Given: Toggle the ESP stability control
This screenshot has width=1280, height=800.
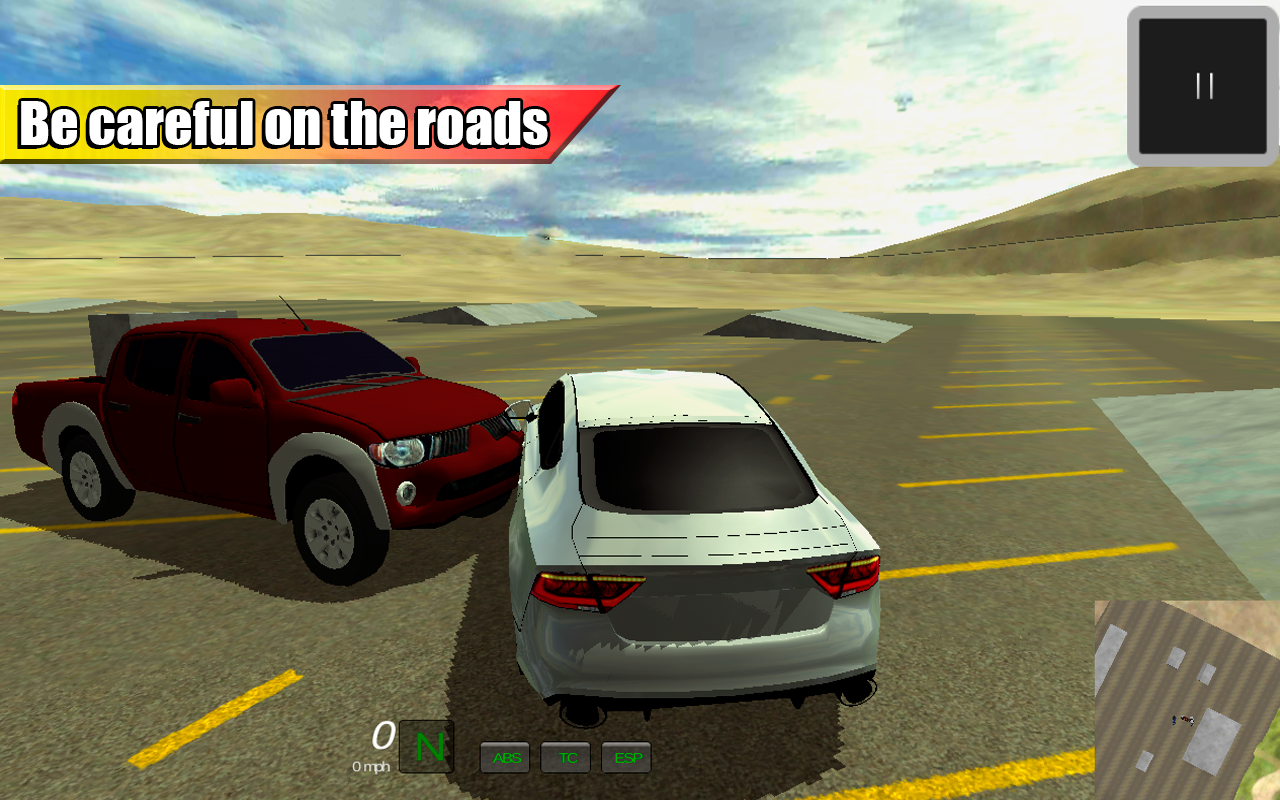Looking at the screenshot, I should [x=626, y=758].
